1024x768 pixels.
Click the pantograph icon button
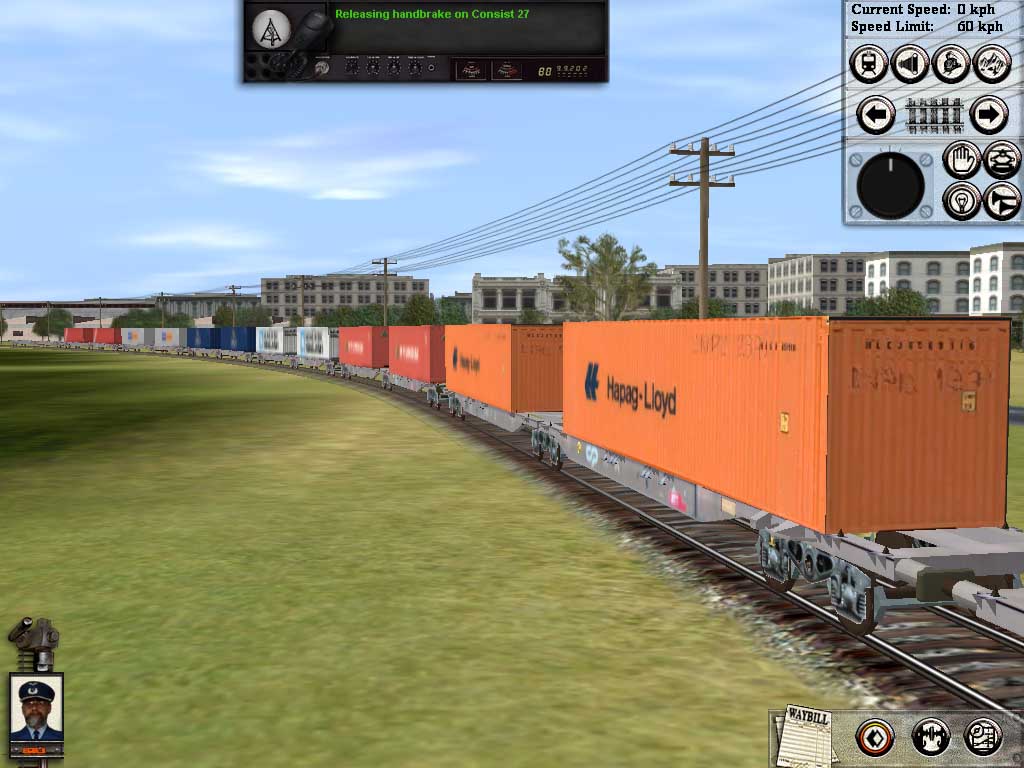(x=1001, y=159)
